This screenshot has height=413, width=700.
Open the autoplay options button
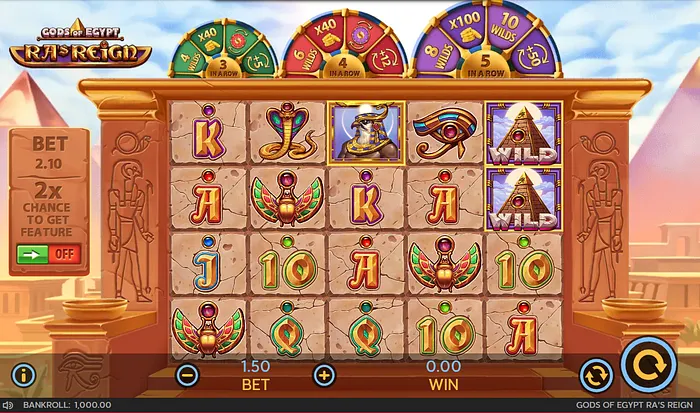point(596,375)
